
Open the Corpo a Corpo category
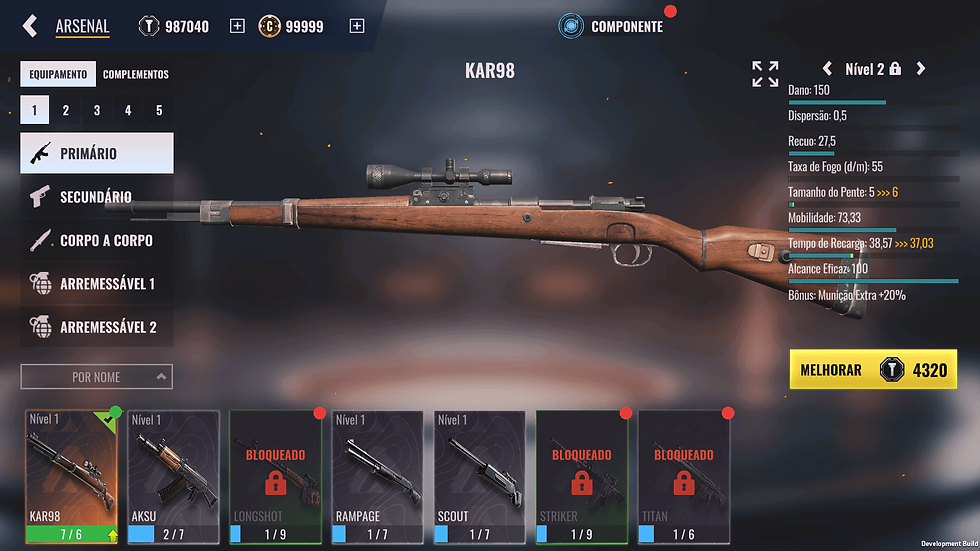(x=97, y=241)
